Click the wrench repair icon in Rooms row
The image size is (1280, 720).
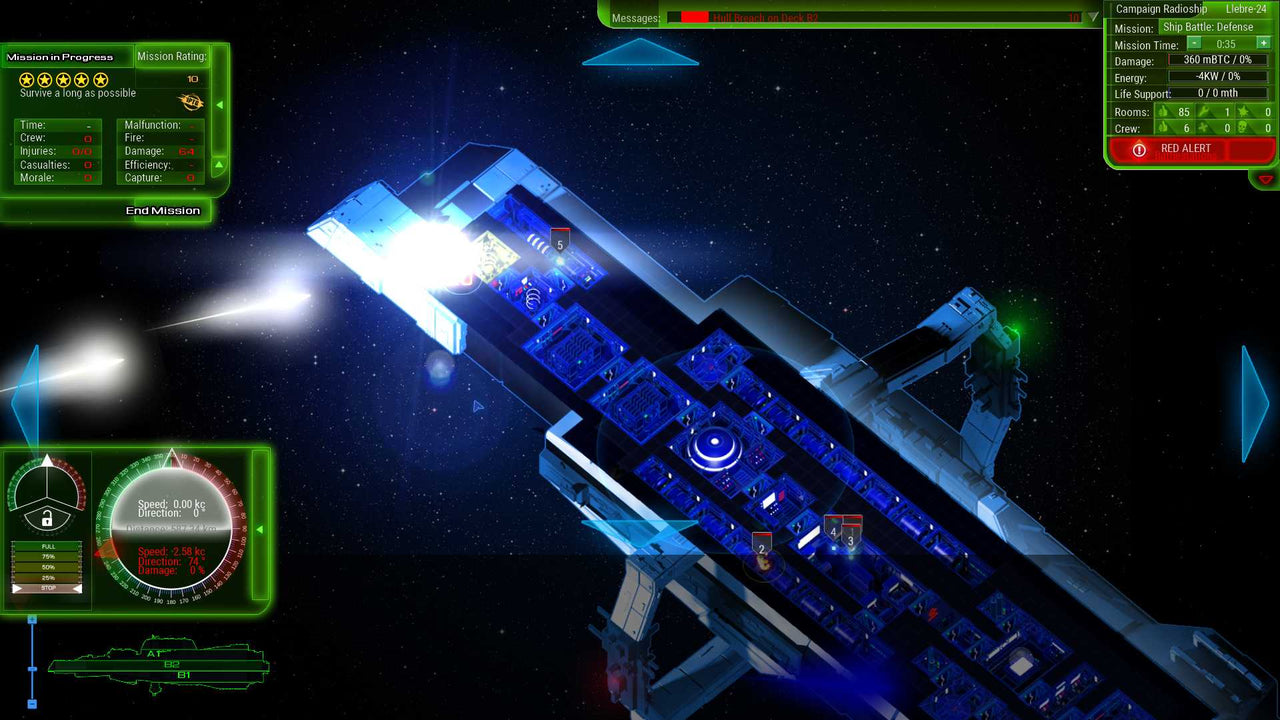click(x=1204, y=110)
